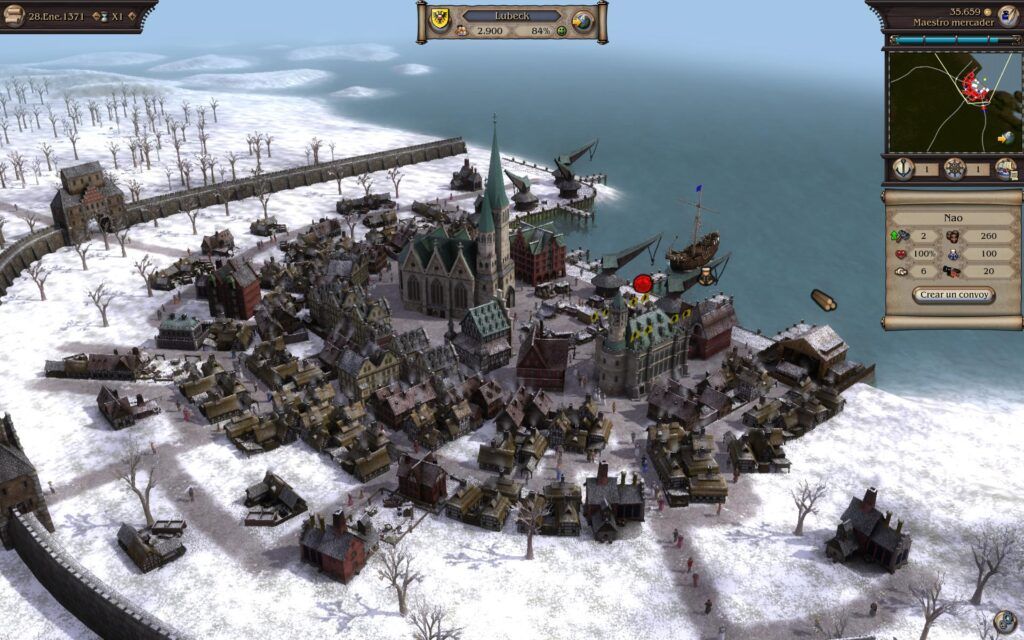This screenshot has height=640, width=1024.
Task: Select the red marker over the town hall
Action: coord(642,284)
